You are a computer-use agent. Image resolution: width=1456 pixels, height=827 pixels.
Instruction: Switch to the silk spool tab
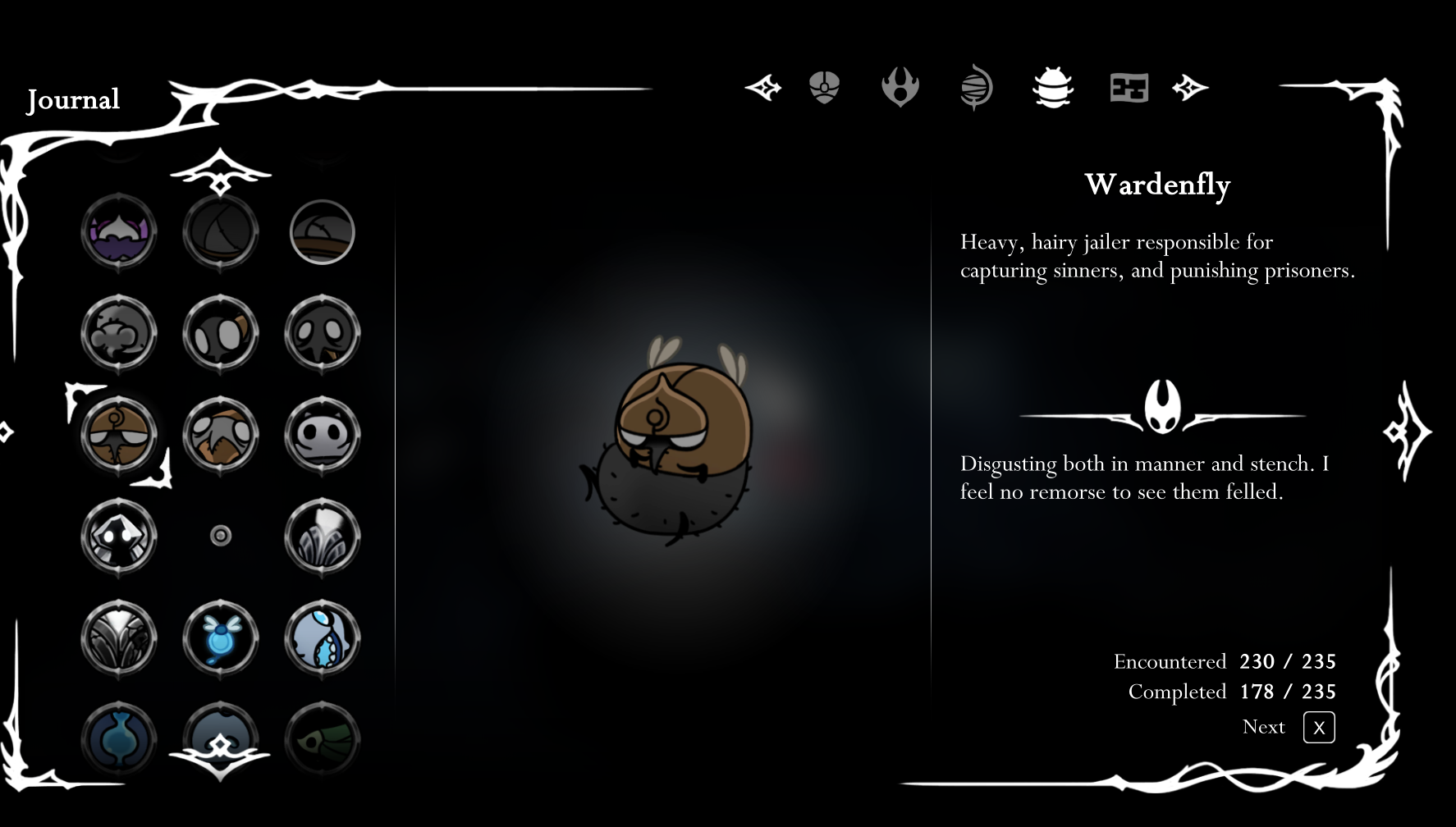(977, 88)
